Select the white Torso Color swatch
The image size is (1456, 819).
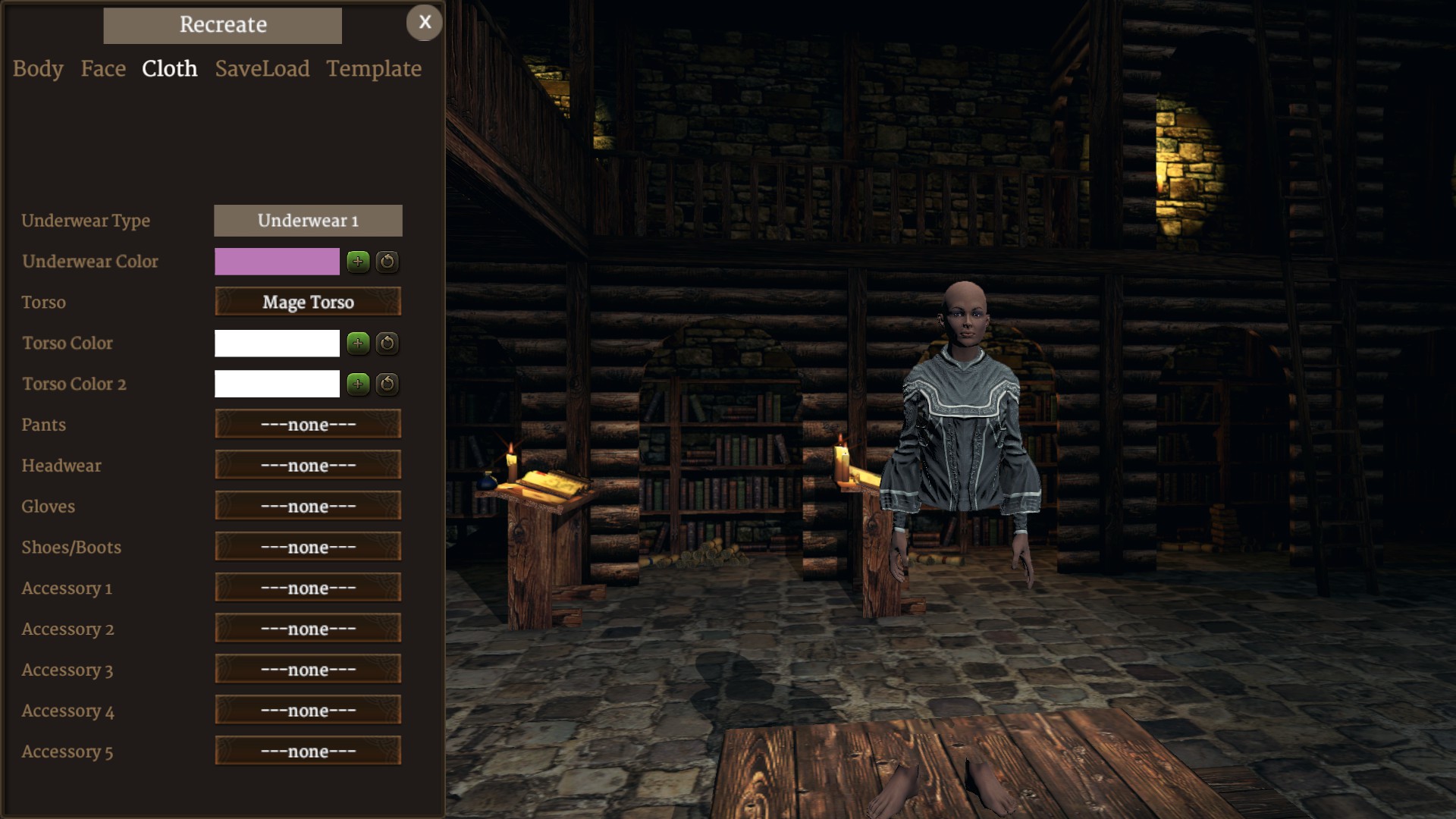(x=277, y=343)
